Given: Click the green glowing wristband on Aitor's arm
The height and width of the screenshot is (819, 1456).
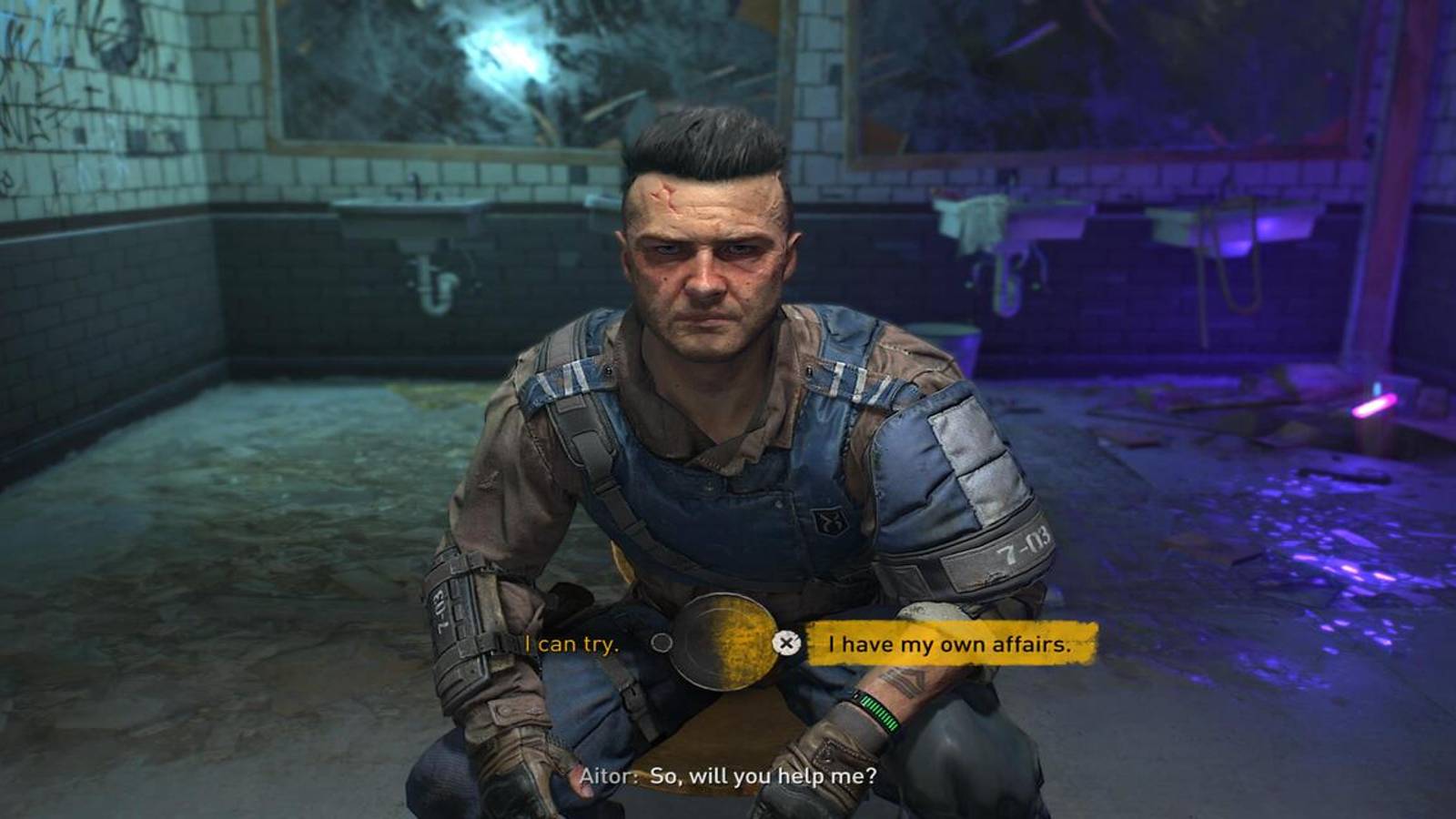Looking at the screenshot, I should pyautogui.click(x=875, y=713).
